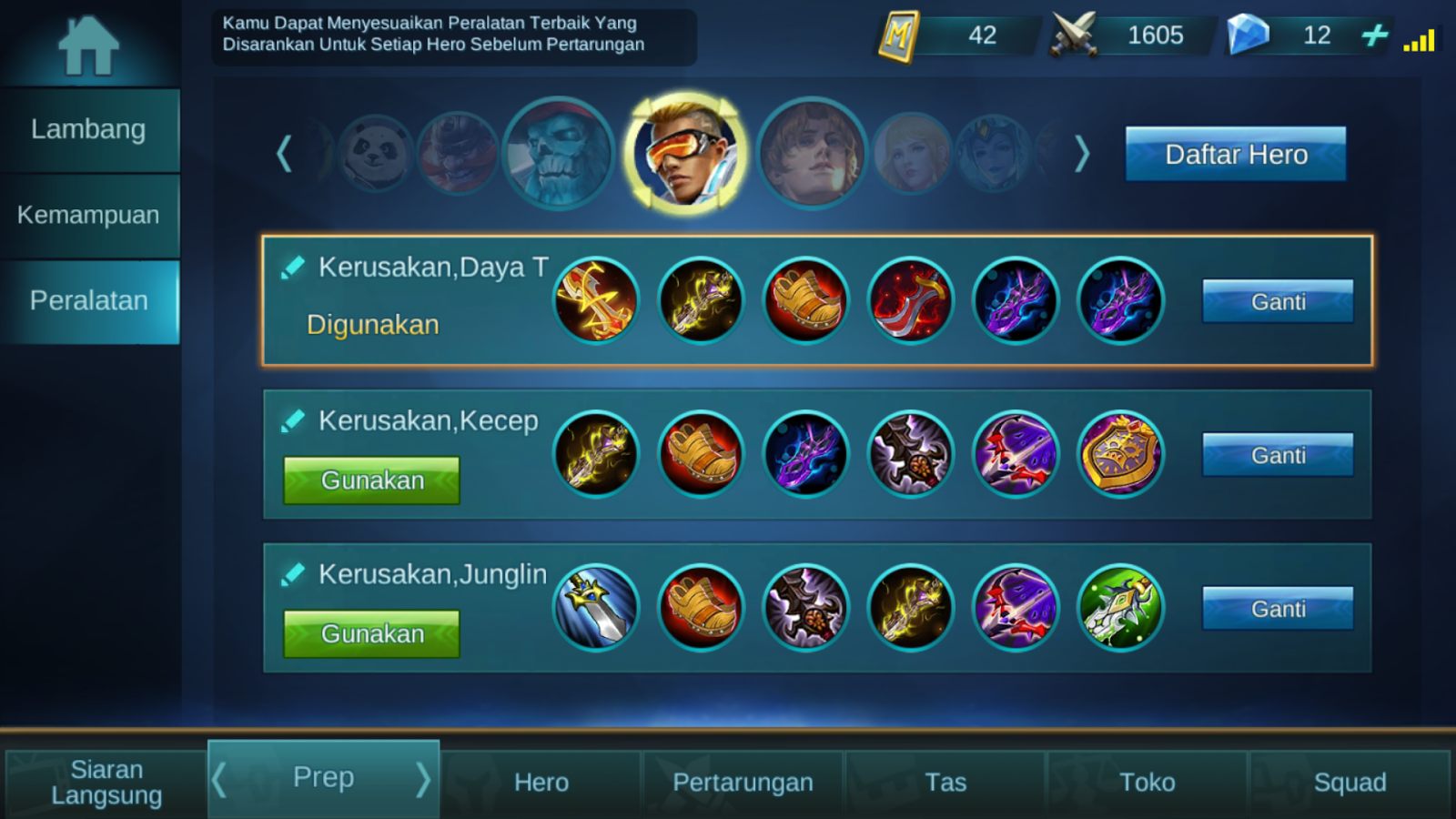Edit the "Kerusakan,Kecep" build with its pencil icon
The height and width of the screenshot is (819, 1456).
point(293,421)
